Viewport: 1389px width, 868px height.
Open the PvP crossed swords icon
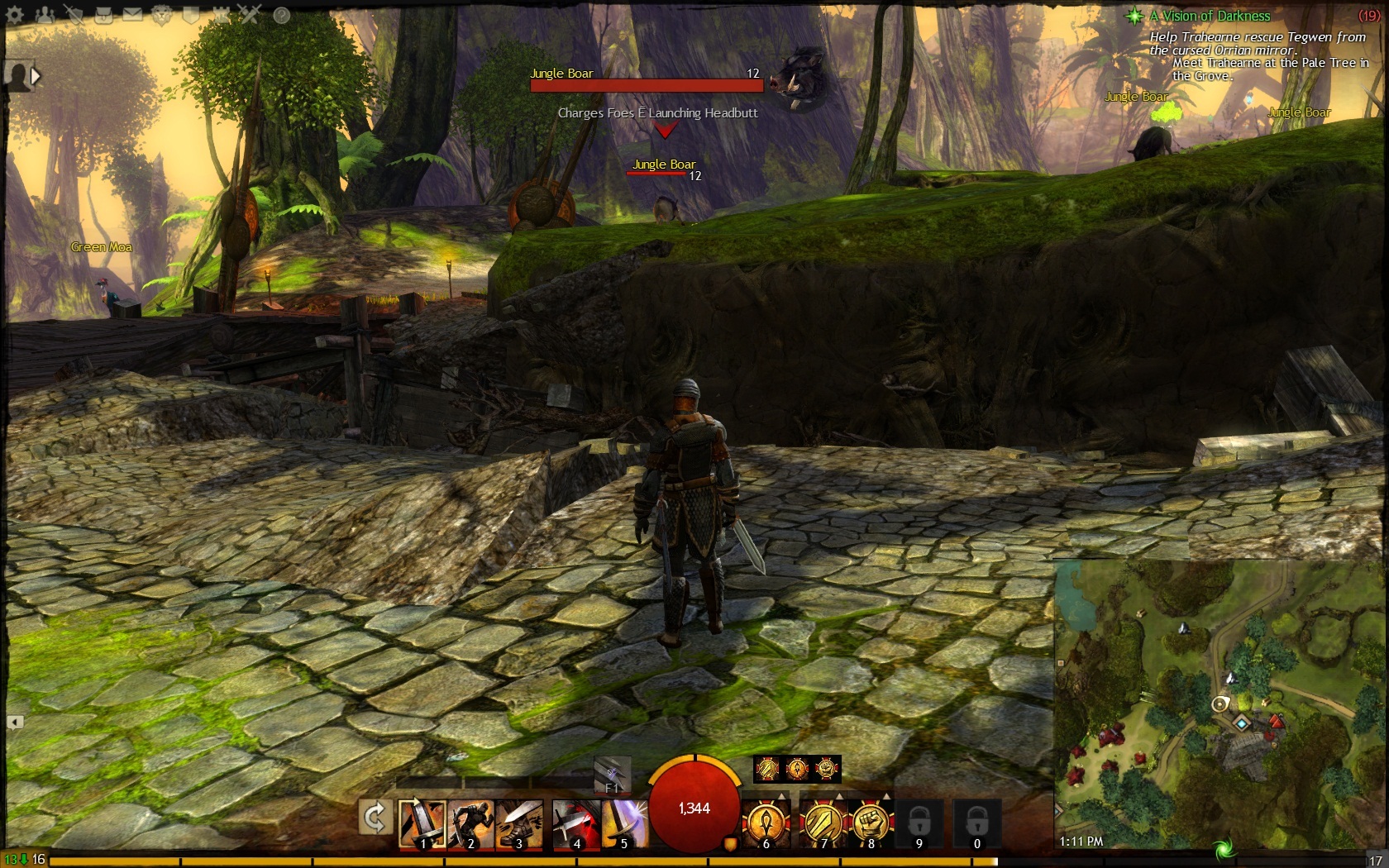[250, 15]
